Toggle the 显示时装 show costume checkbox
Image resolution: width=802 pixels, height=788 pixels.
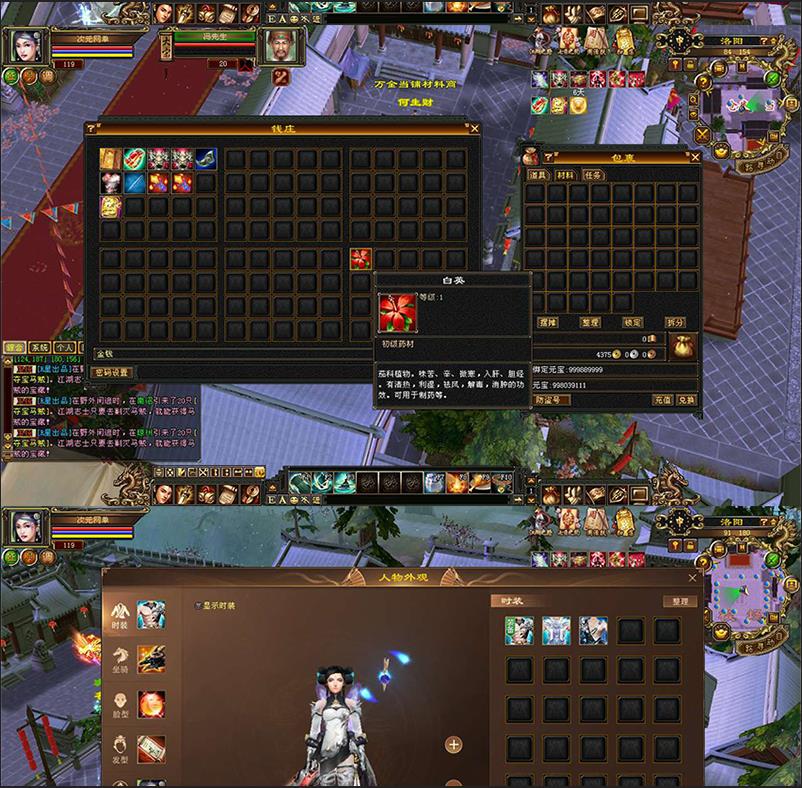coord(199,605)
